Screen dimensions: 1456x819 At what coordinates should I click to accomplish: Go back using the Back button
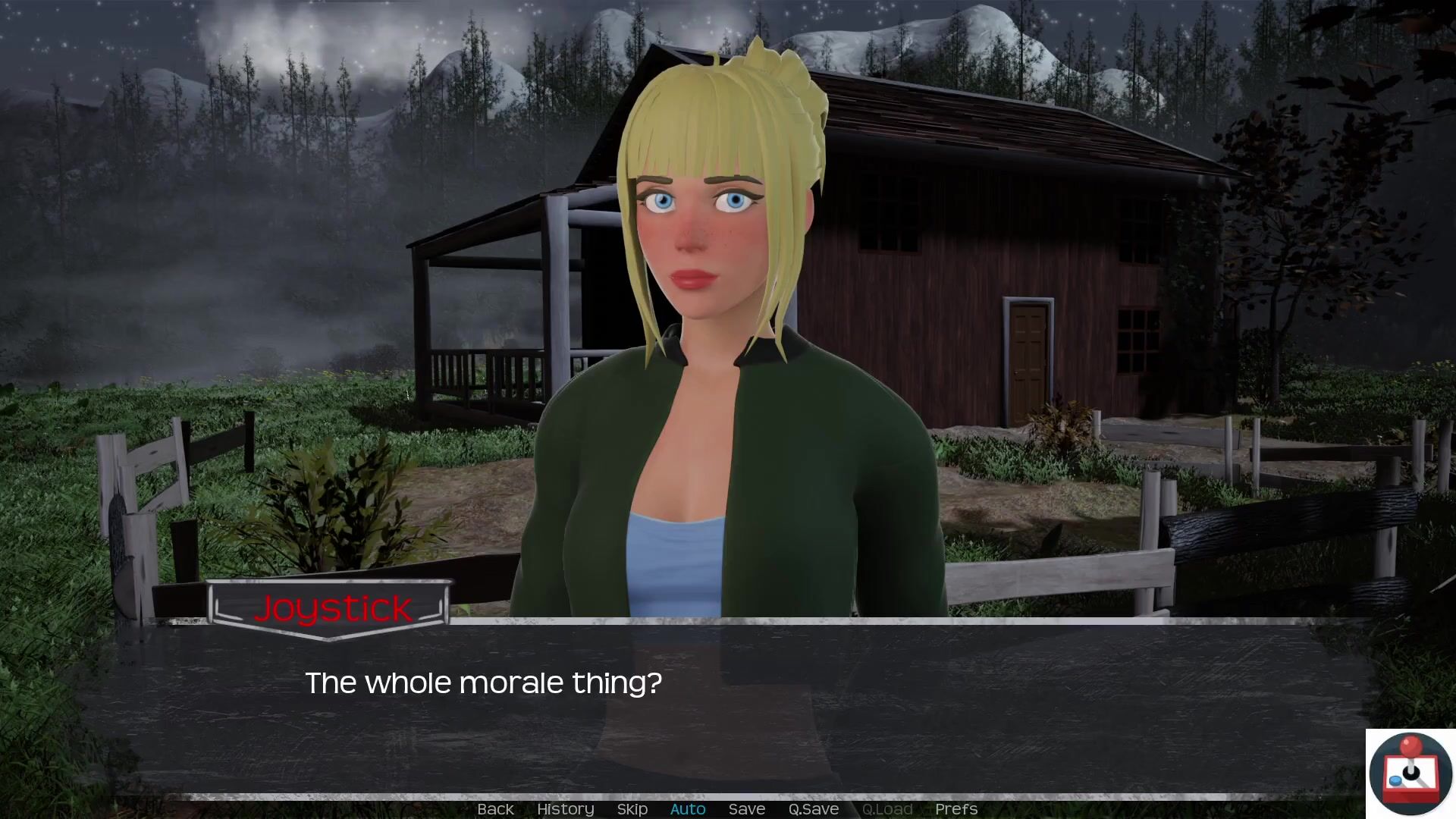coord(495,809)
